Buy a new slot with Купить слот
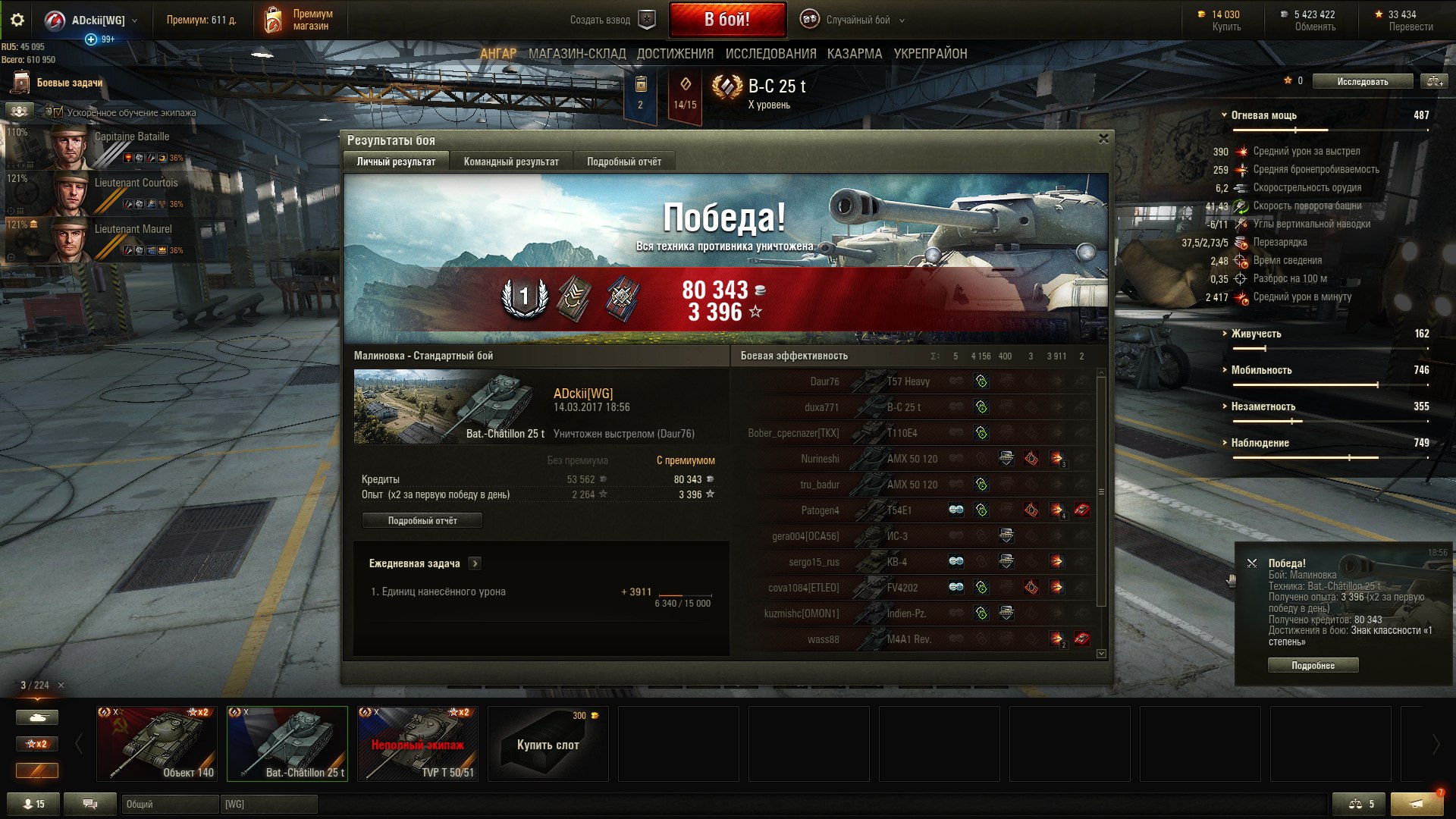The width and height of the screenshot is (1456, 819). click(x=548, y=744)
